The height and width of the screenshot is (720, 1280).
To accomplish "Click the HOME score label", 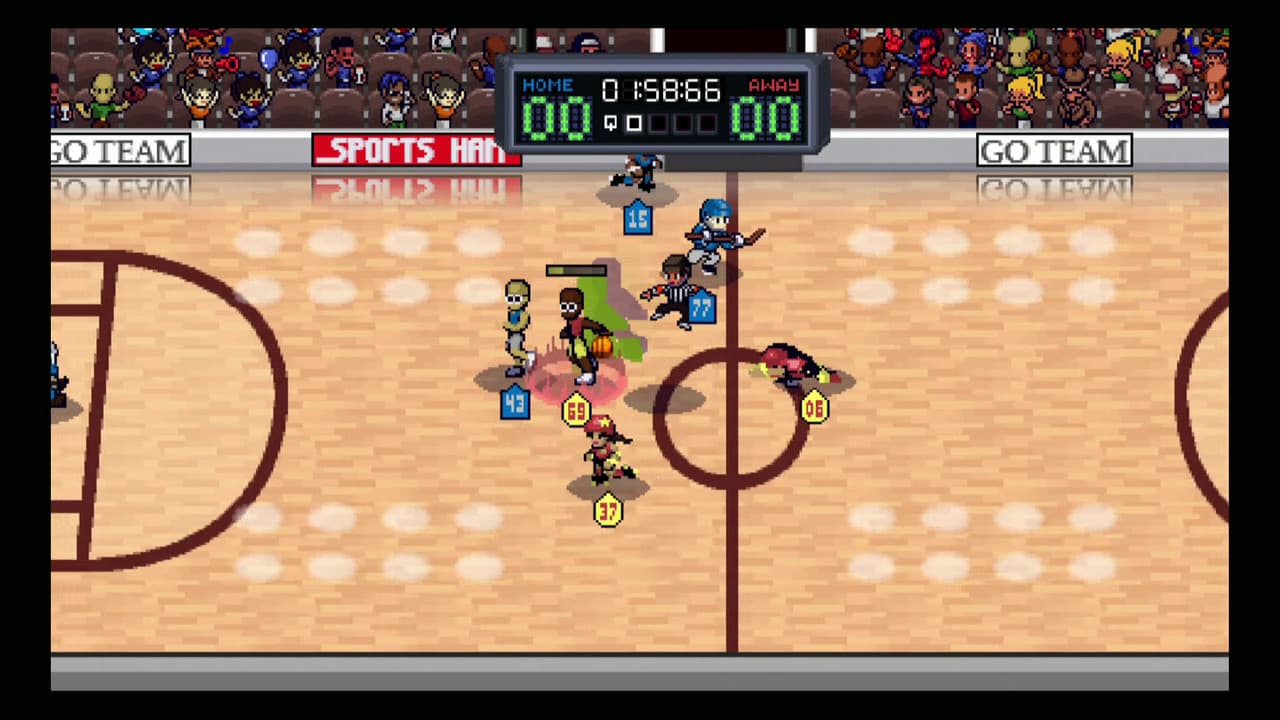I will click(x=547, y=85).
